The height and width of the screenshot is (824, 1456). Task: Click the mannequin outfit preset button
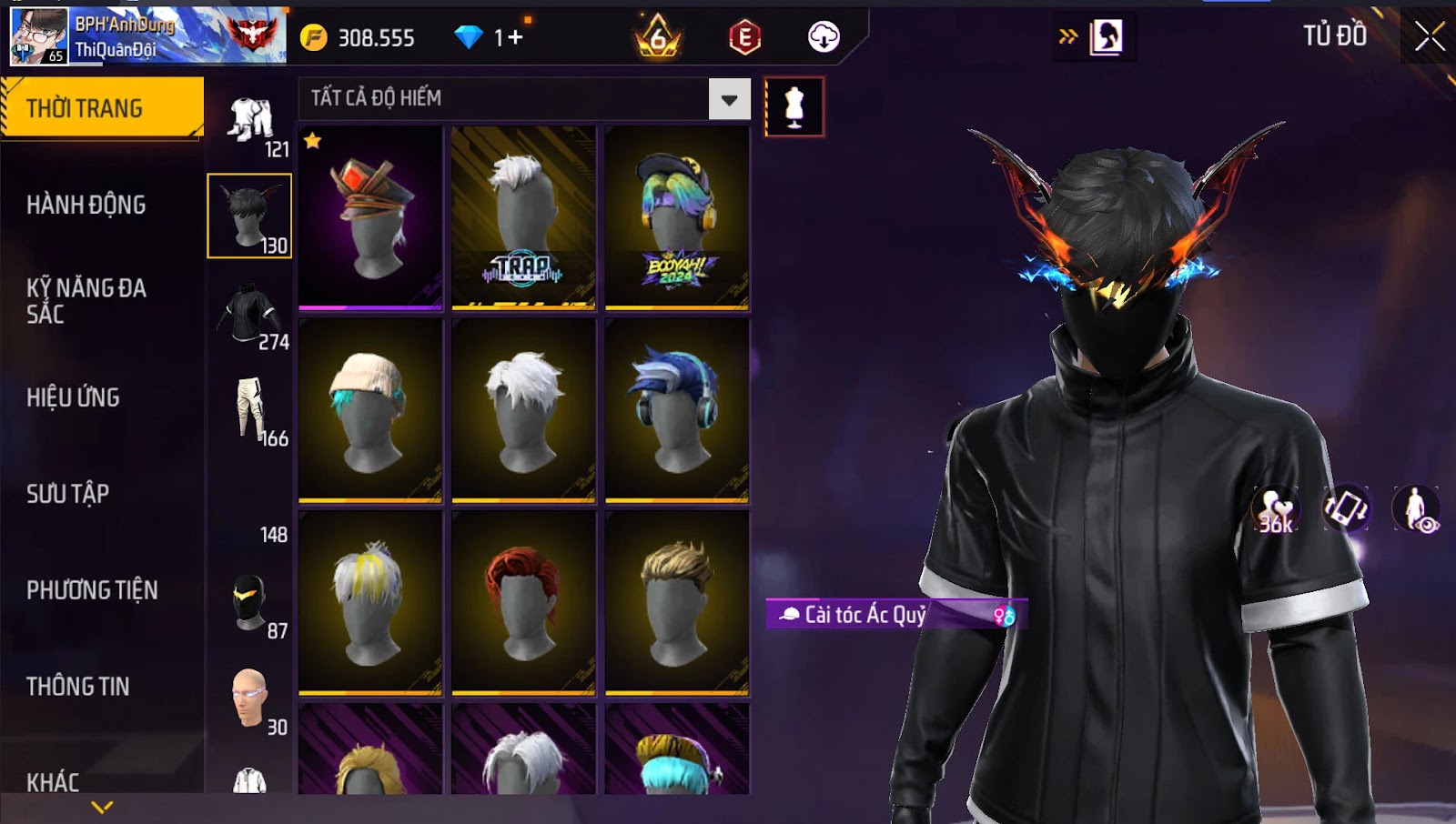pyautogui.click(x=794, y=107)
